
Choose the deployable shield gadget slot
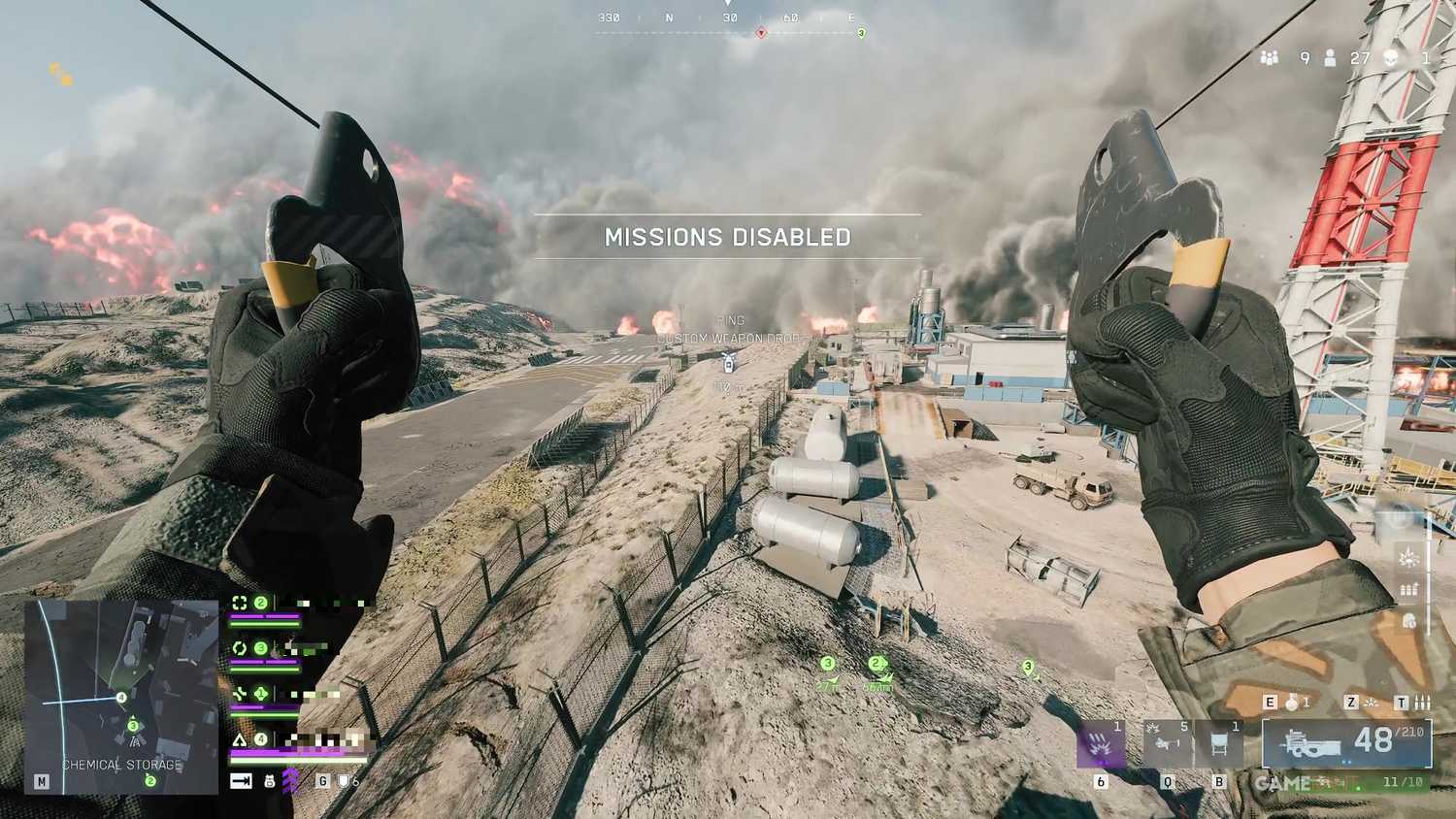click(1219, 744)
